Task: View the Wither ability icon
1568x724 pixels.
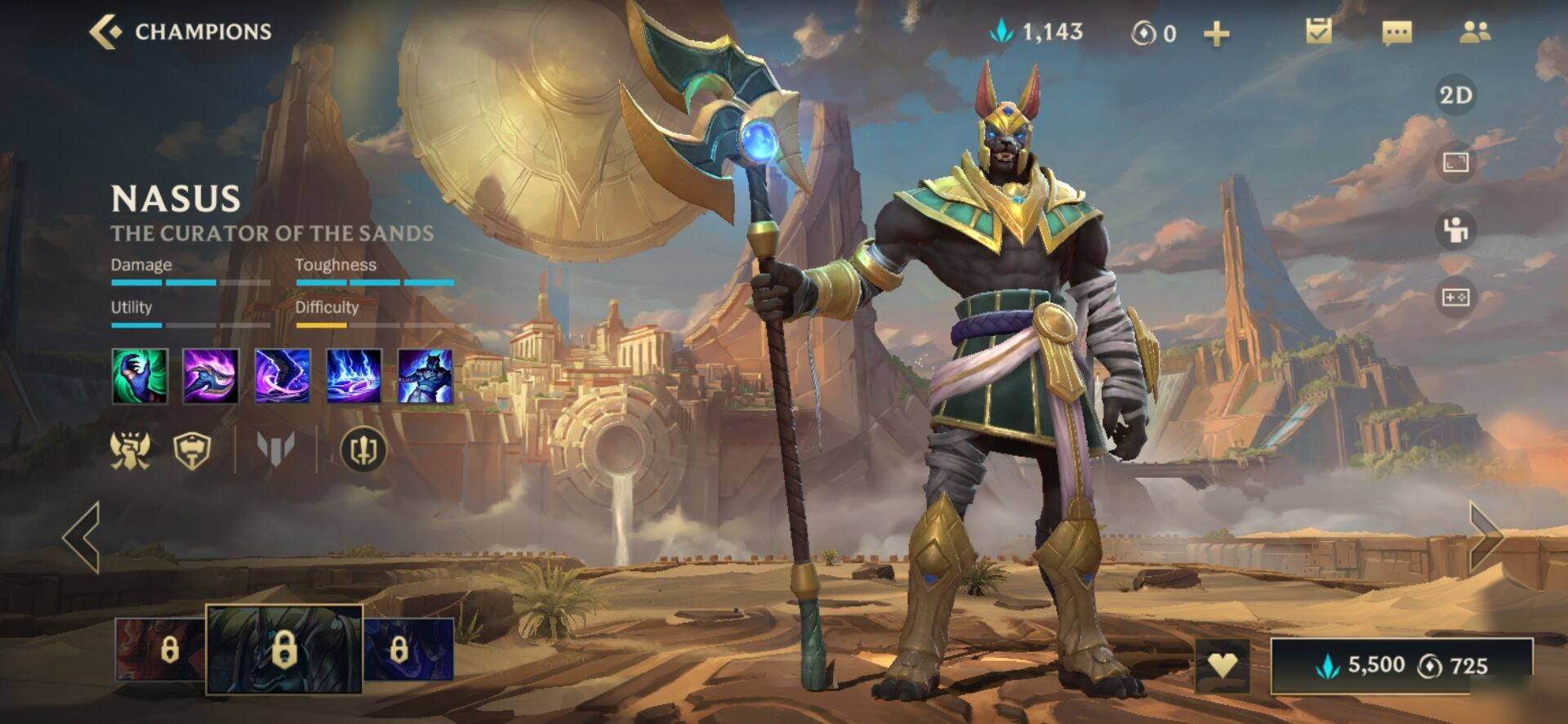Action: tap(282, 376)
